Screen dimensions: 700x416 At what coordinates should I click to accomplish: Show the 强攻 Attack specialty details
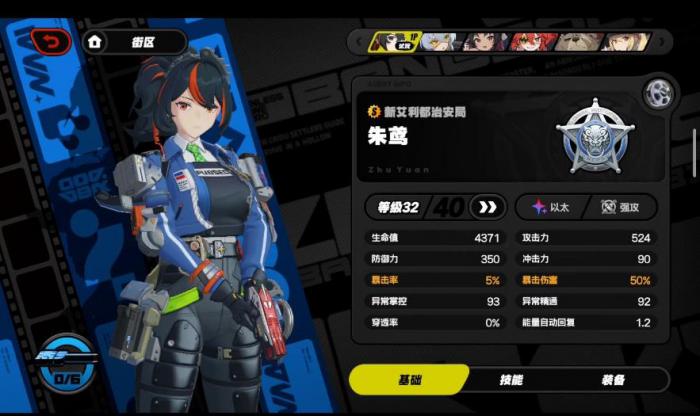[620, 207]
